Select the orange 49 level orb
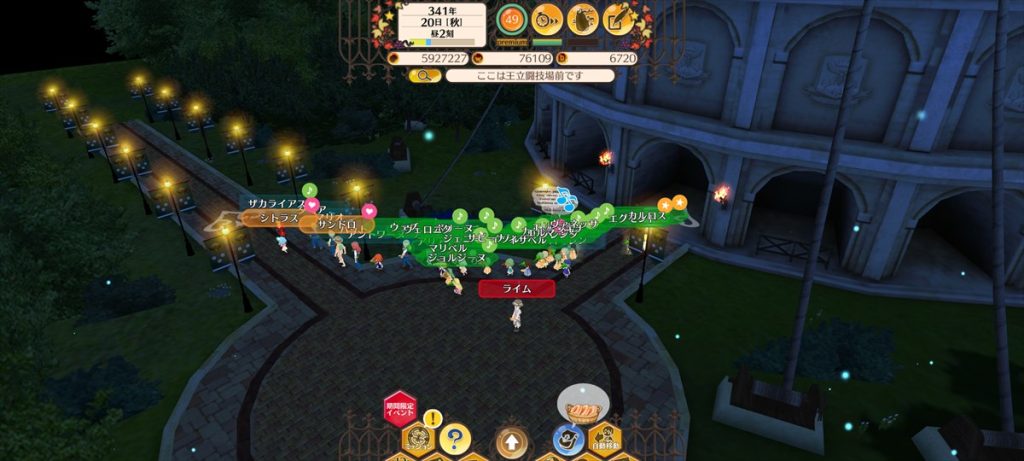This screenshot has height=461, width=1024. point(512,19)
